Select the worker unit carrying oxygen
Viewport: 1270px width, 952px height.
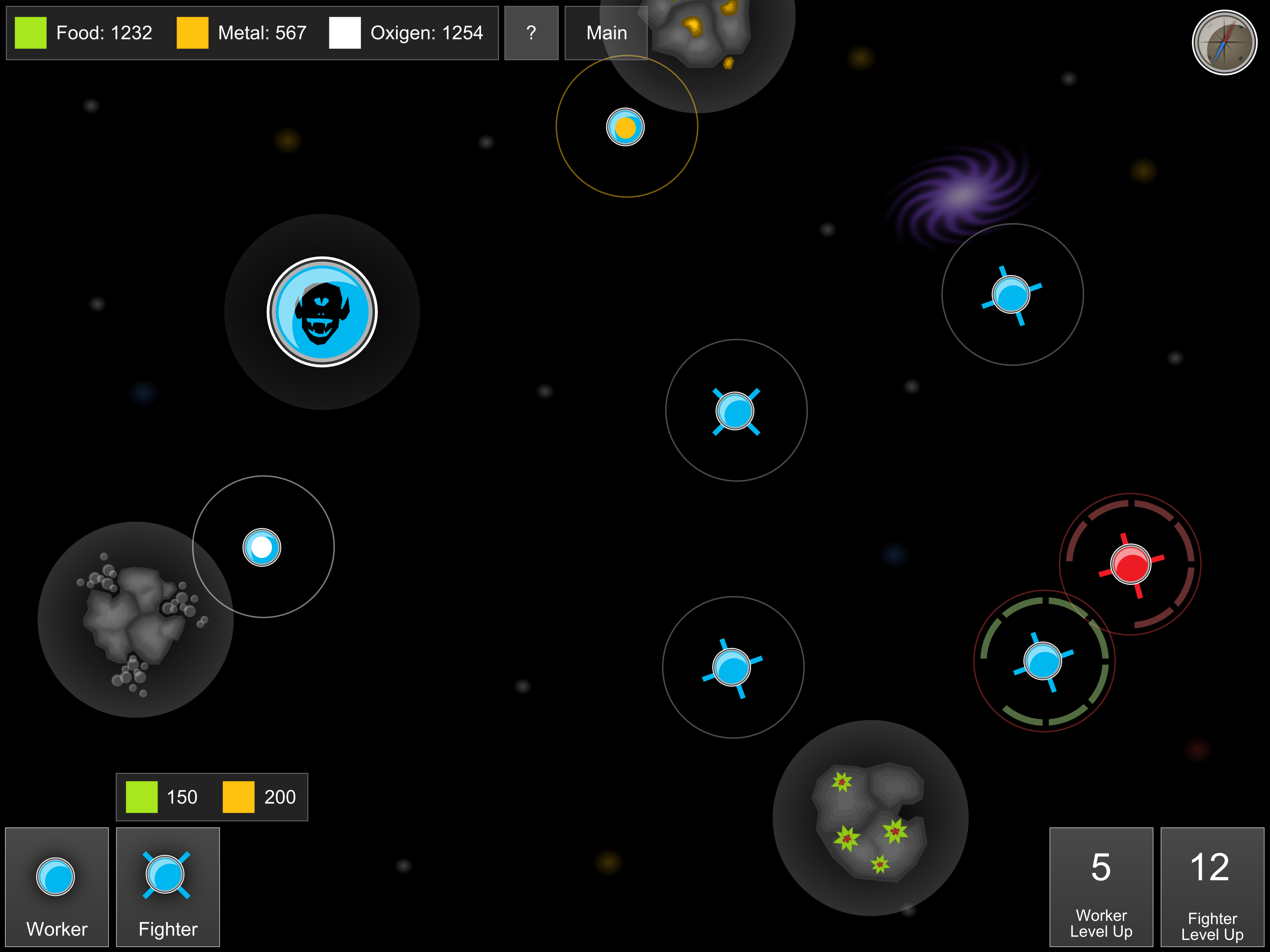click(x=262, y=548)
